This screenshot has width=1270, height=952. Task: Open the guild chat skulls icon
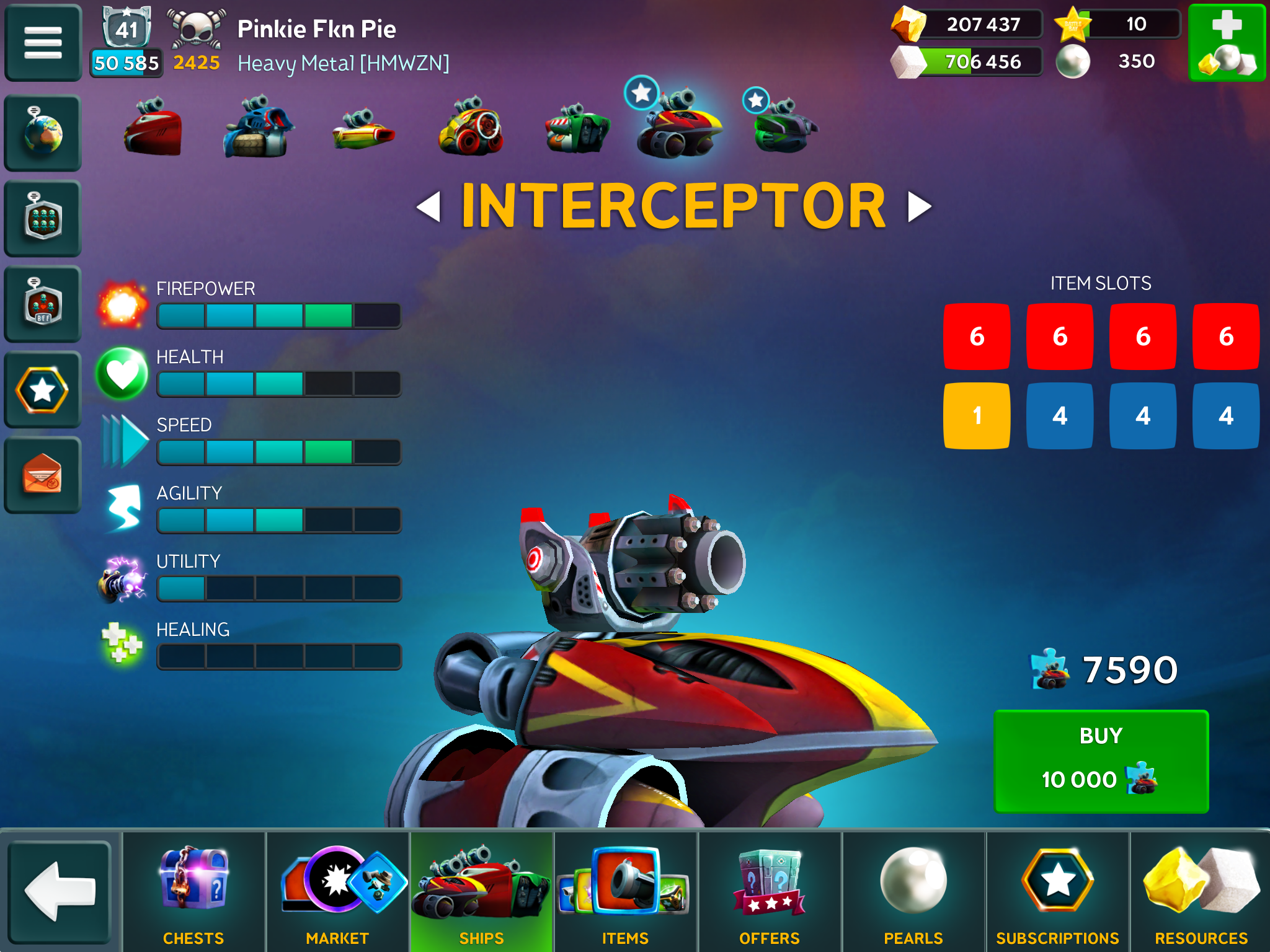(42, 218)
